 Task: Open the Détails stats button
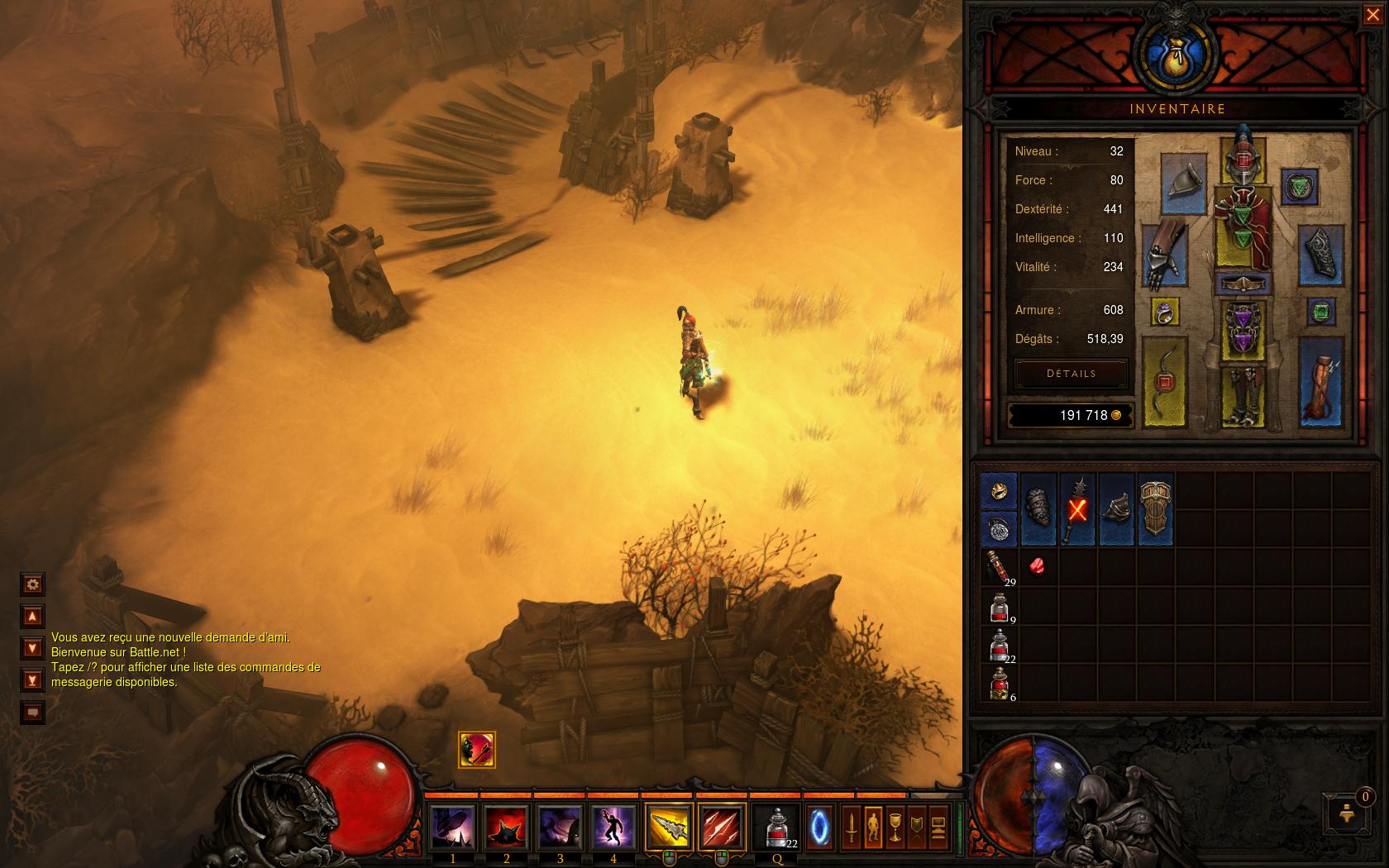click(x=1071, y=374)
